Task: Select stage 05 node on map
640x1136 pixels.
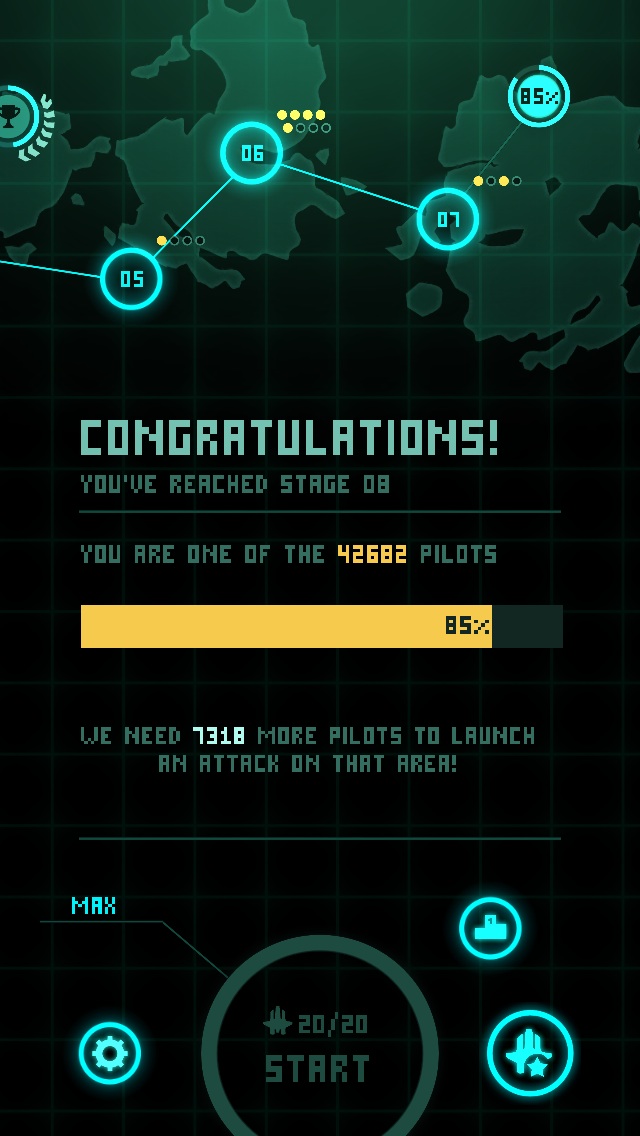Action: [x=131, y=279]
